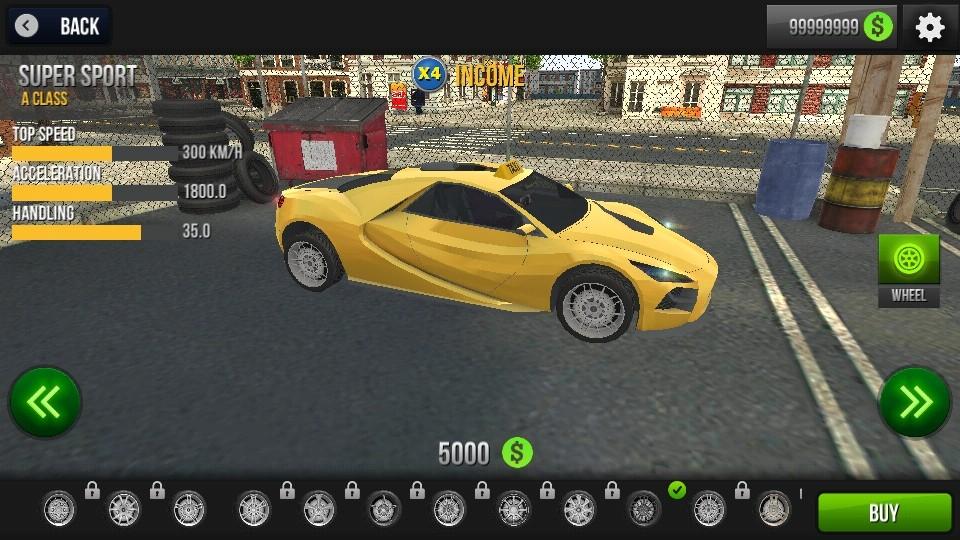Show the next car with right arrows
This screenshot has height=540, width=960.
pyautogui.click(x=914, y=402)
